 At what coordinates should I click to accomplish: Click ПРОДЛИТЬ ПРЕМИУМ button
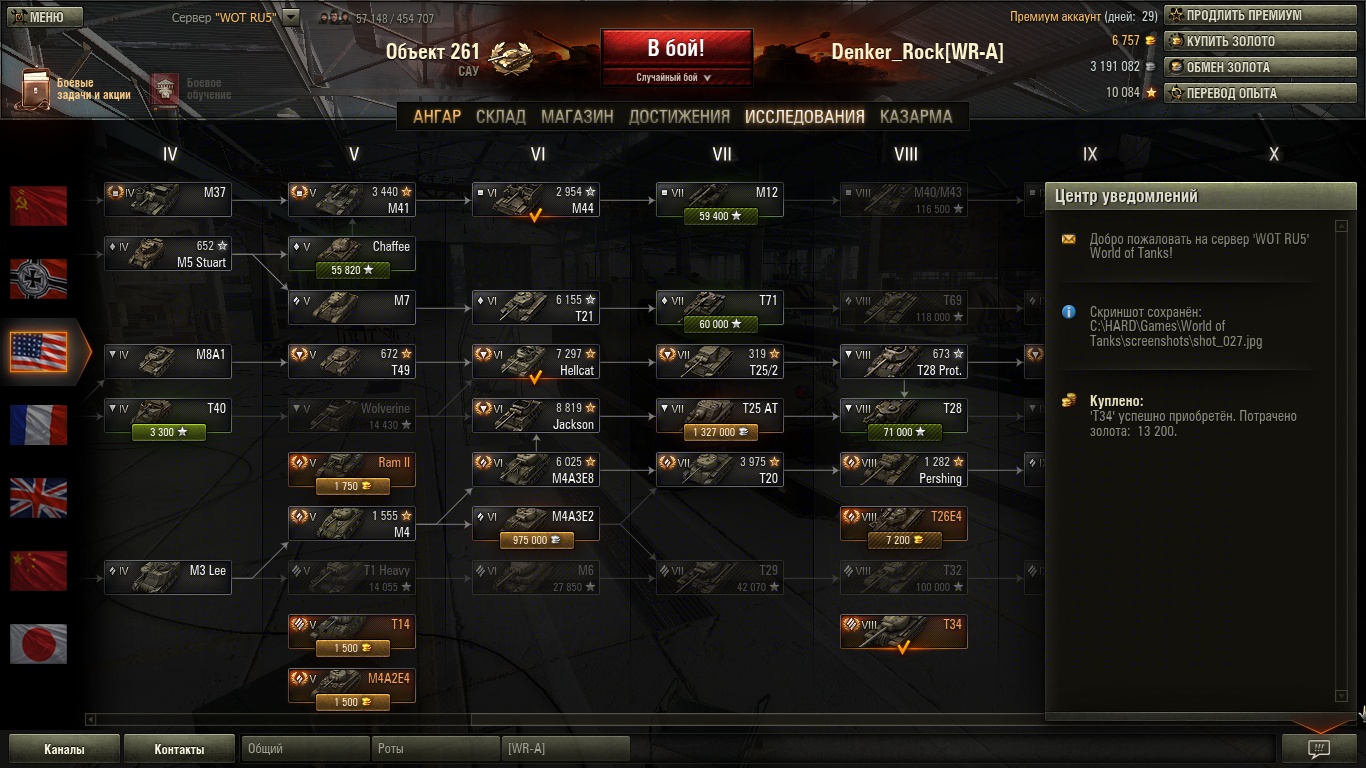[1260, 16]
